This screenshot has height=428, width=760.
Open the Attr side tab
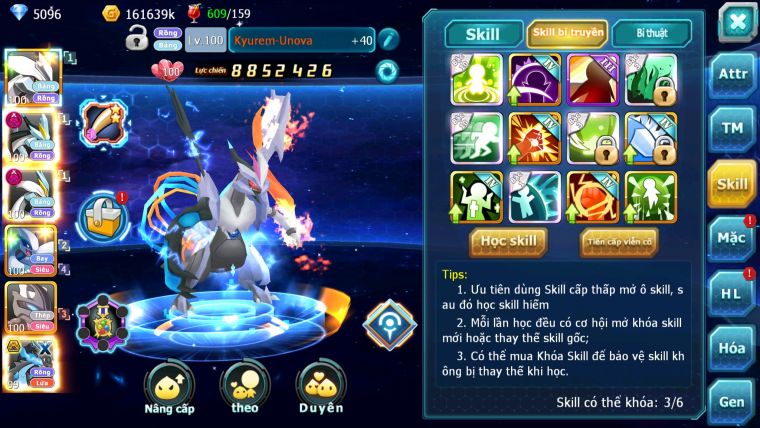pos(732,75)
